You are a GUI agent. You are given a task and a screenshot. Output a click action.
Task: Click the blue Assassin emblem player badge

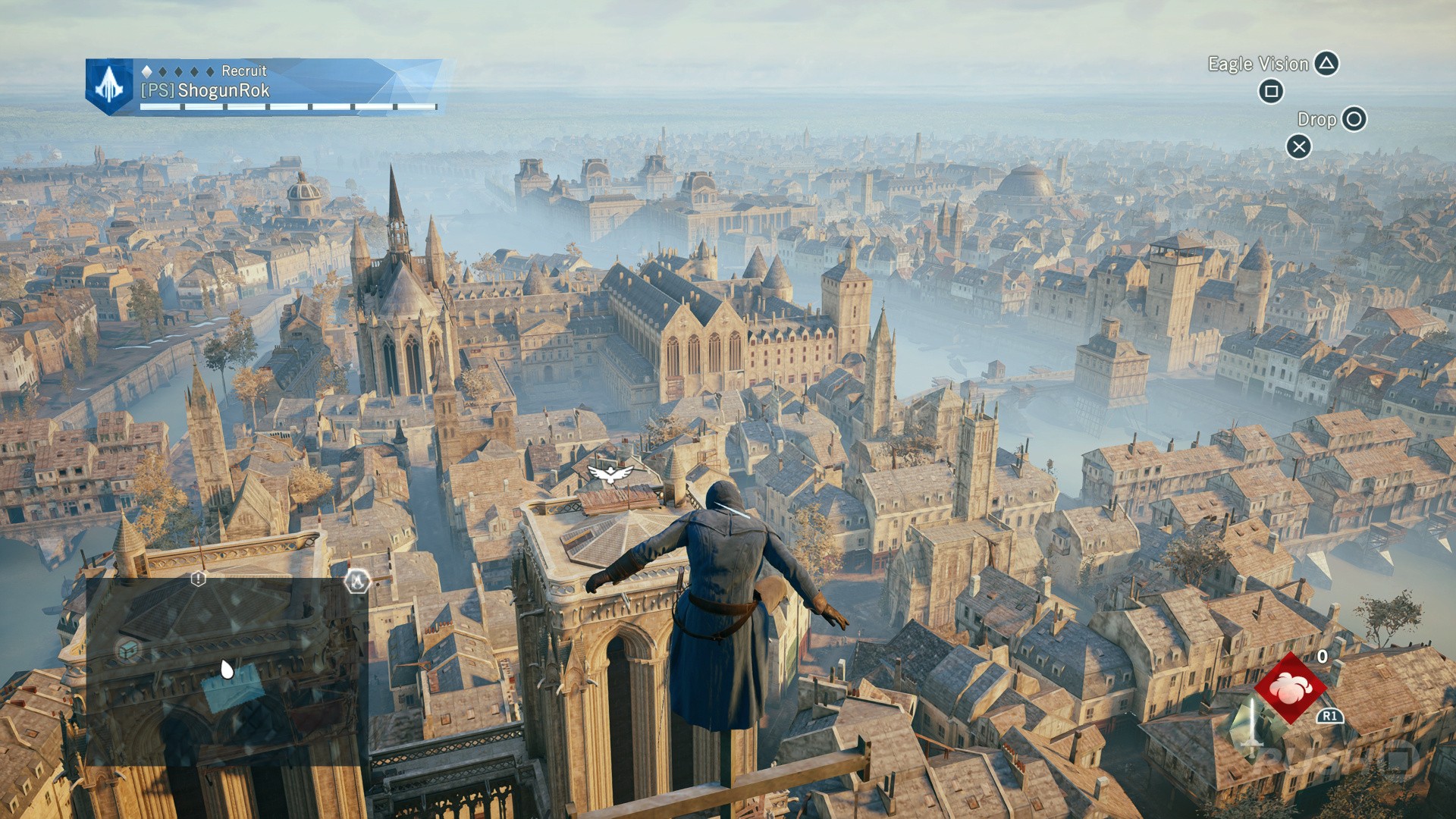point(109,86)
